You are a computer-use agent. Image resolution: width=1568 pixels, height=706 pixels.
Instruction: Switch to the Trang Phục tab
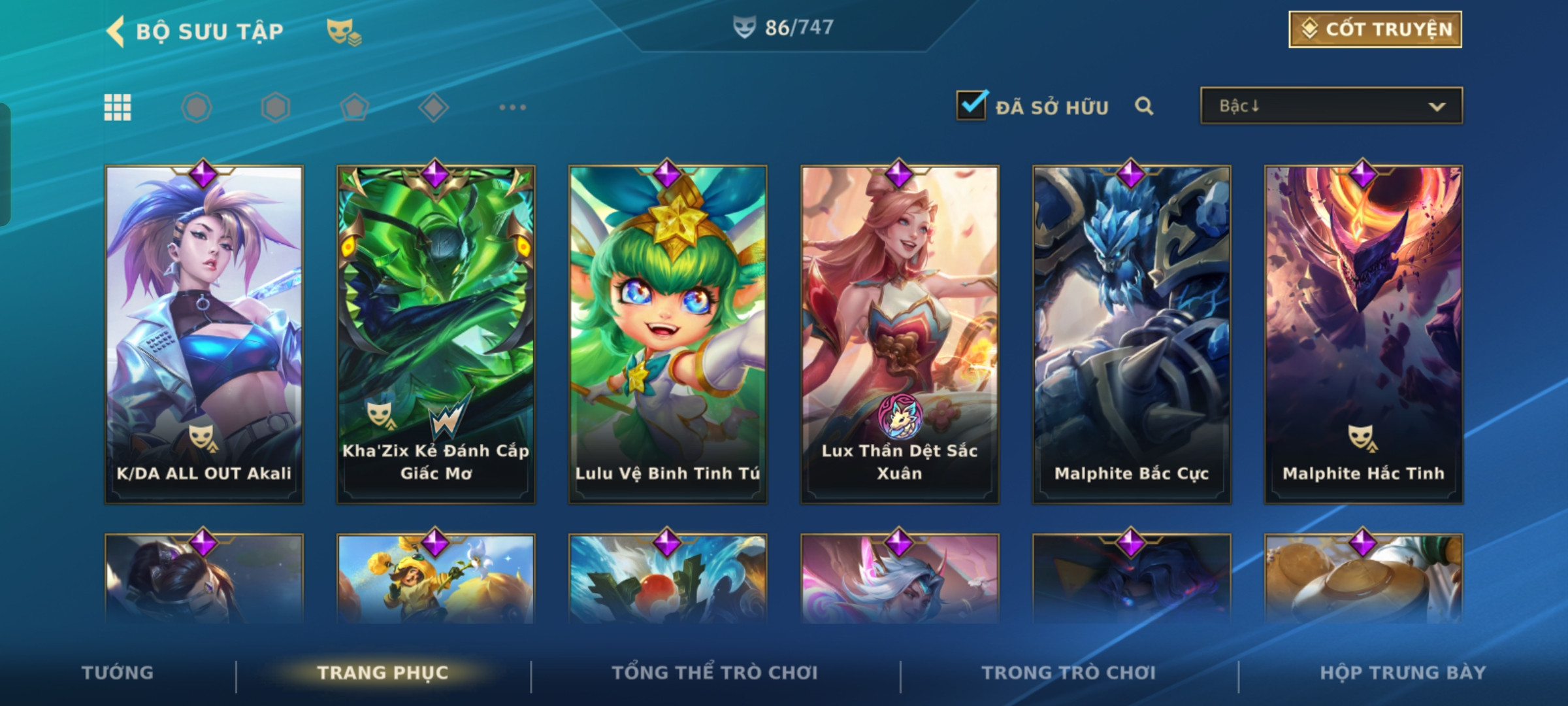383,673
